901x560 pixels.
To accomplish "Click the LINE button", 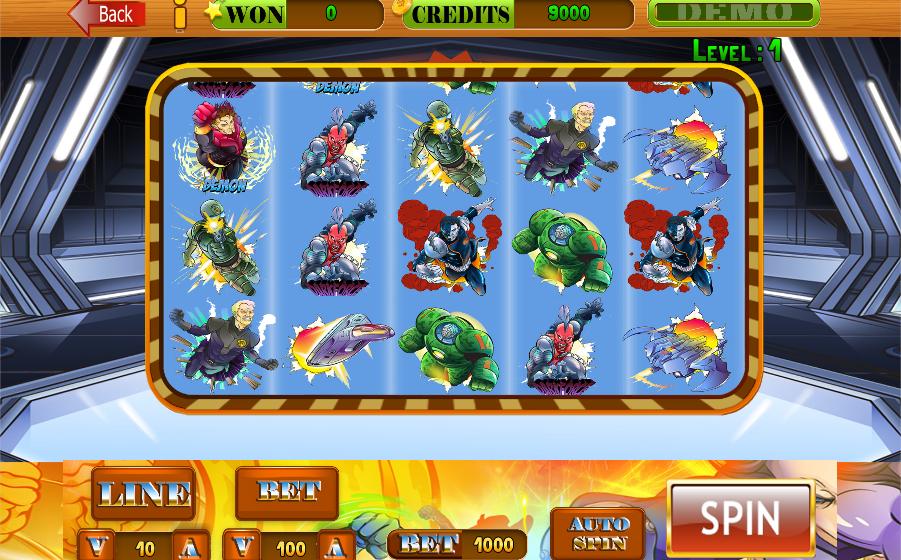I will pyautogui.click(x=143, y=493).
